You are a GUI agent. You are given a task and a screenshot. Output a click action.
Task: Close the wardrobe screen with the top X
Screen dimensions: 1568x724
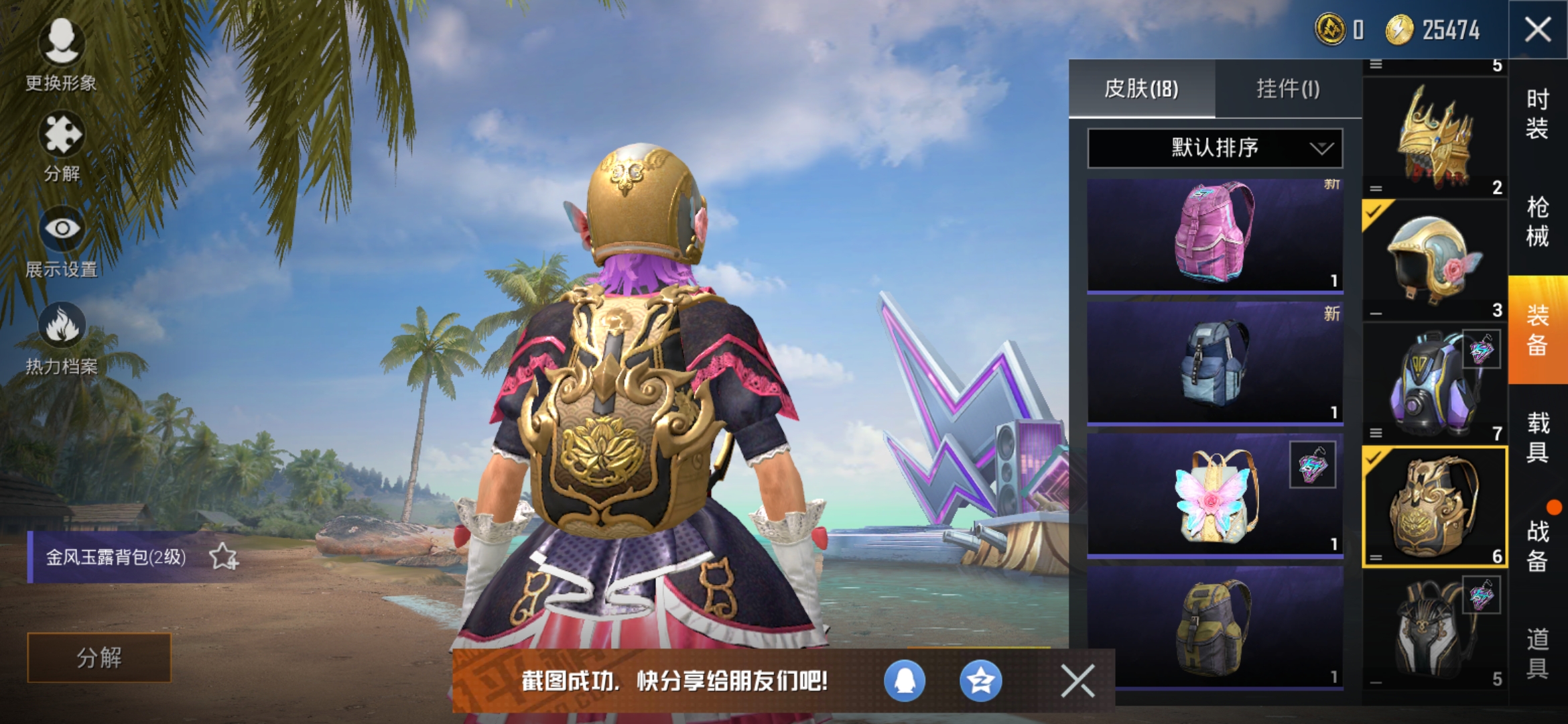coord(1537,29)
